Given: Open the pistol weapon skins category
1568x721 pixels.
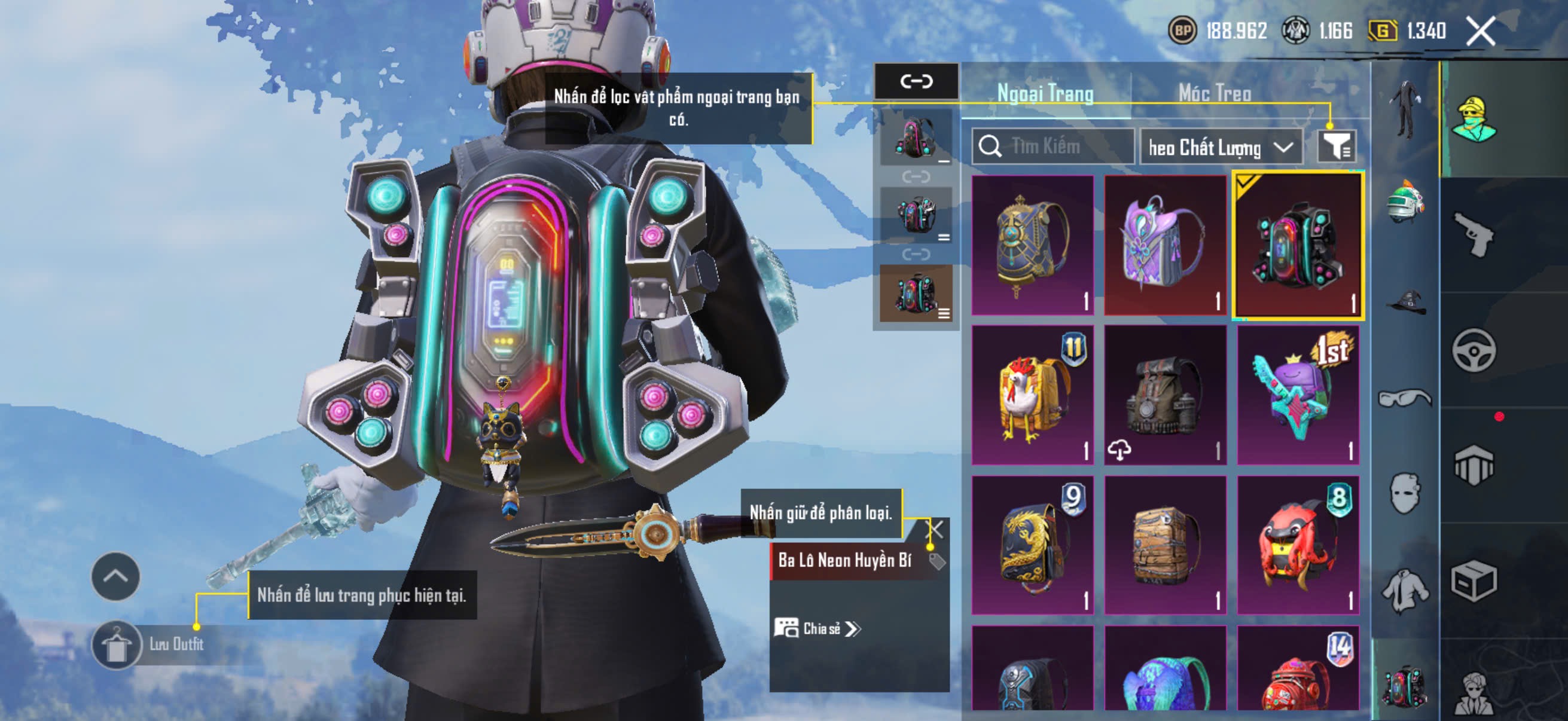Looking at the screenshot, I should [x=1474, y=235].
